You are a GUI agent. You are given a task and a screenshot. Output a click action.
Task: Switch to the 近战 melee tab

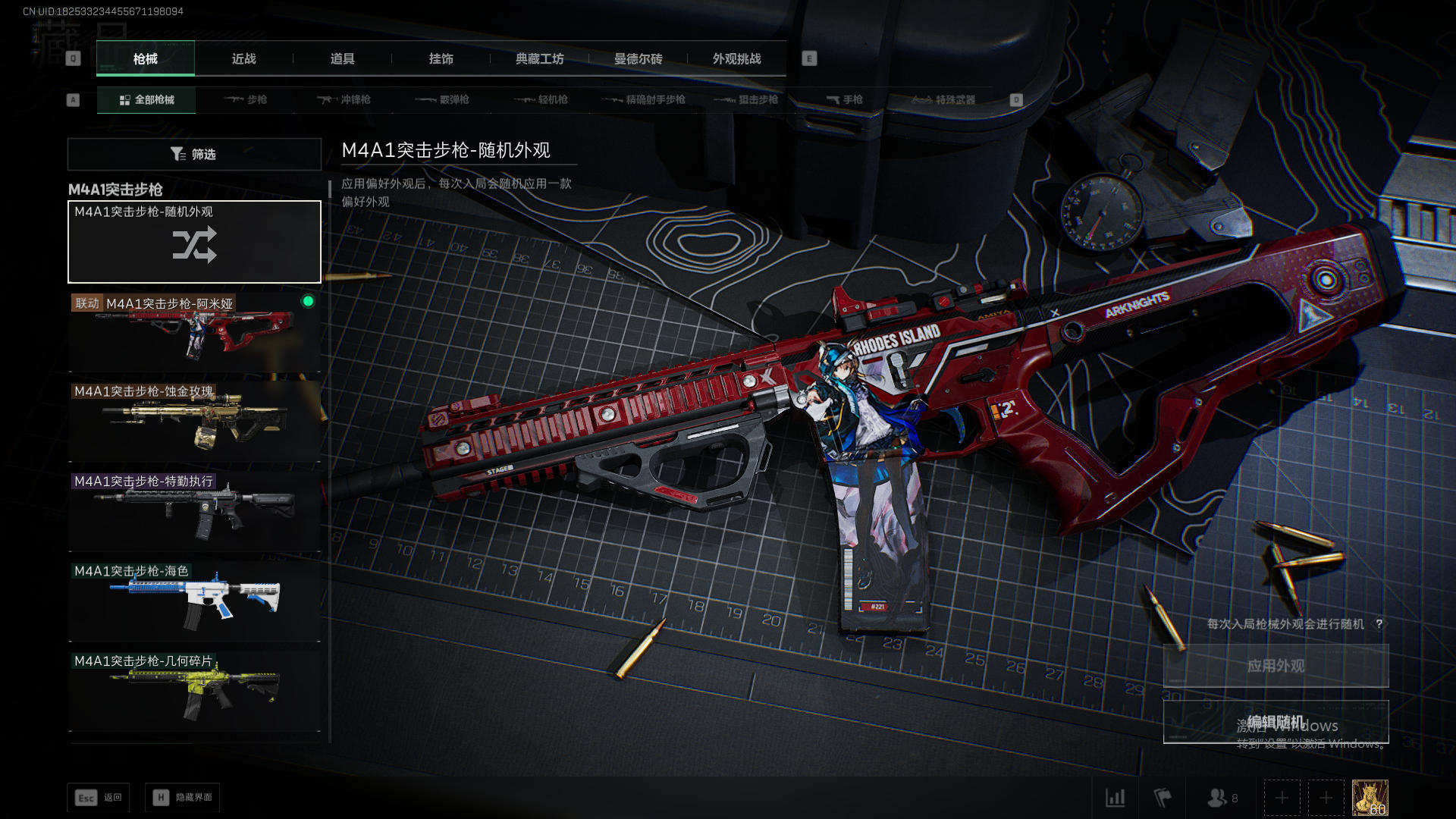pos(243,59)
